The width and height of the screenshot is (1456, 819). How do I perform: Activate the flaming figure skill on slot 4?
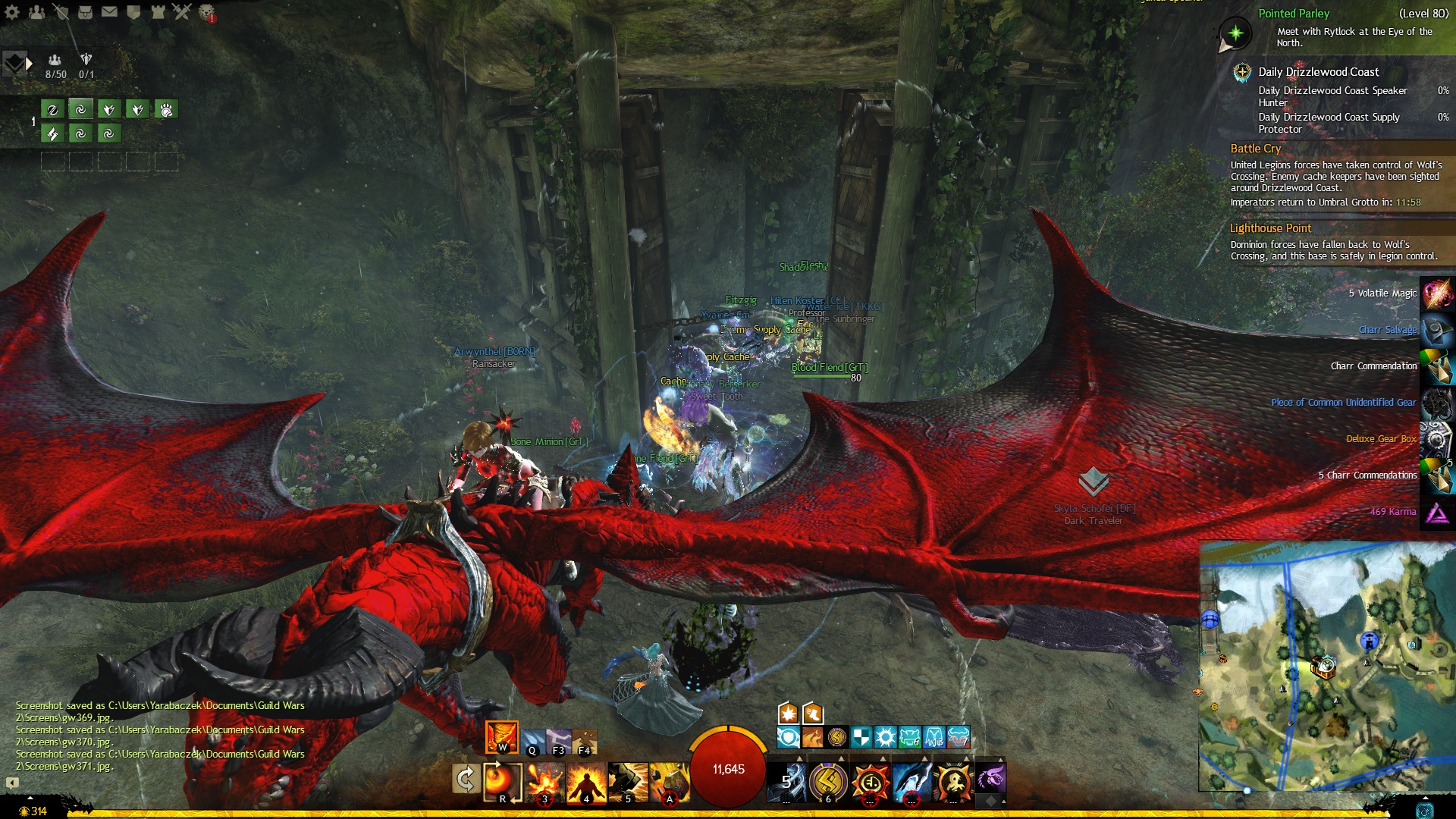[x=586, y=782]
